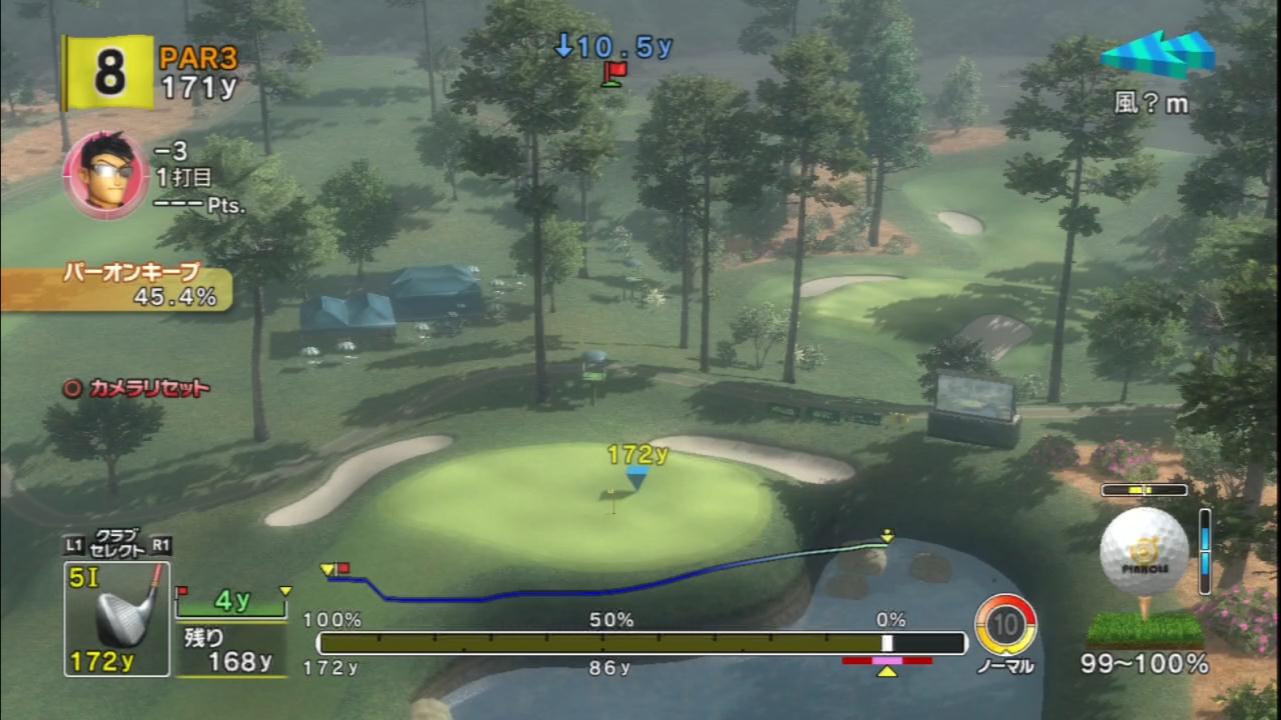Select the golf ball impact icon
The height and width of the screenshot is (720, 1281).
[1144, 552]
